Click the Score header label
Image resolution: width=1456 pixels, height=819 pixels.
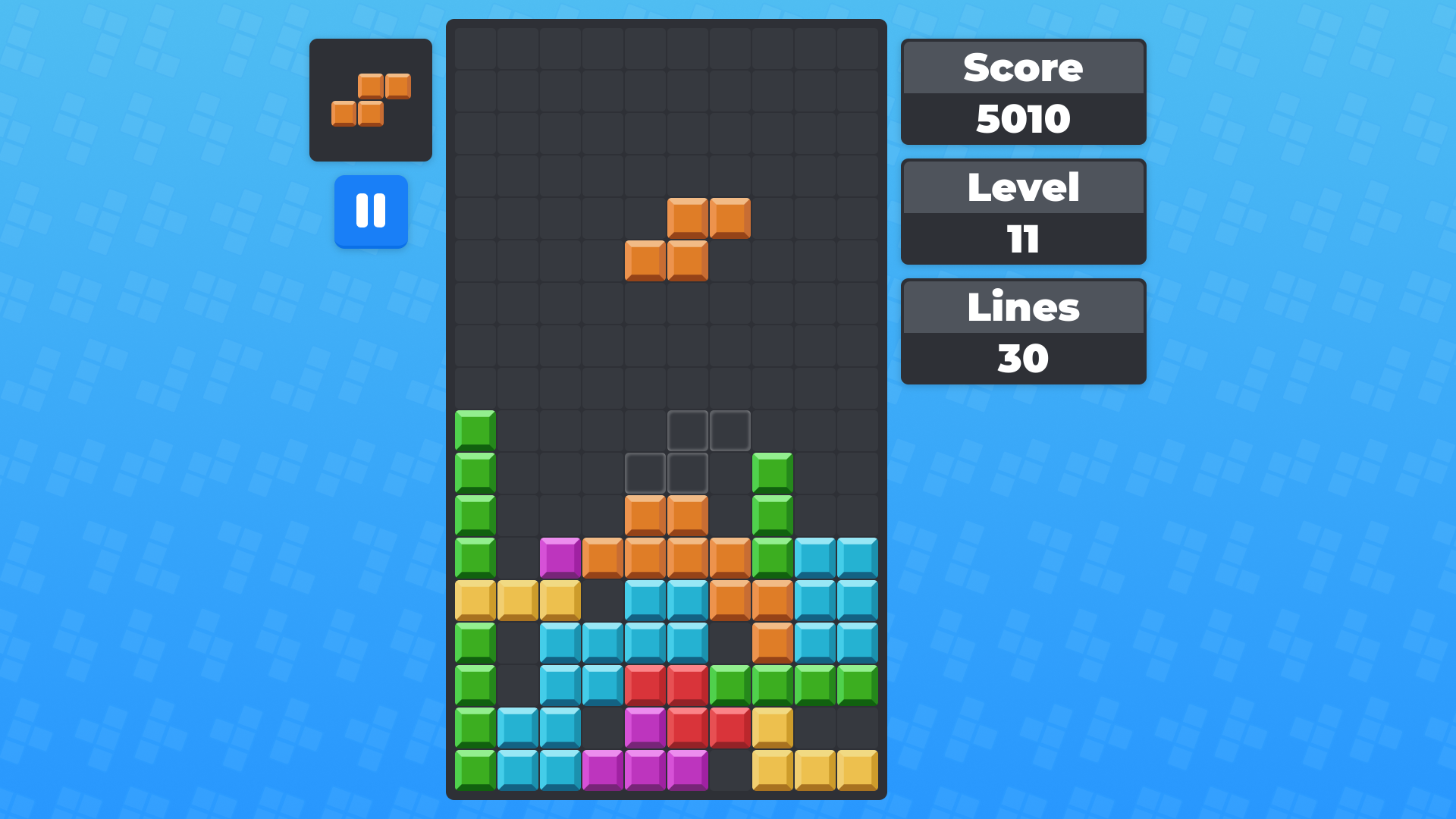point(1022,67)
